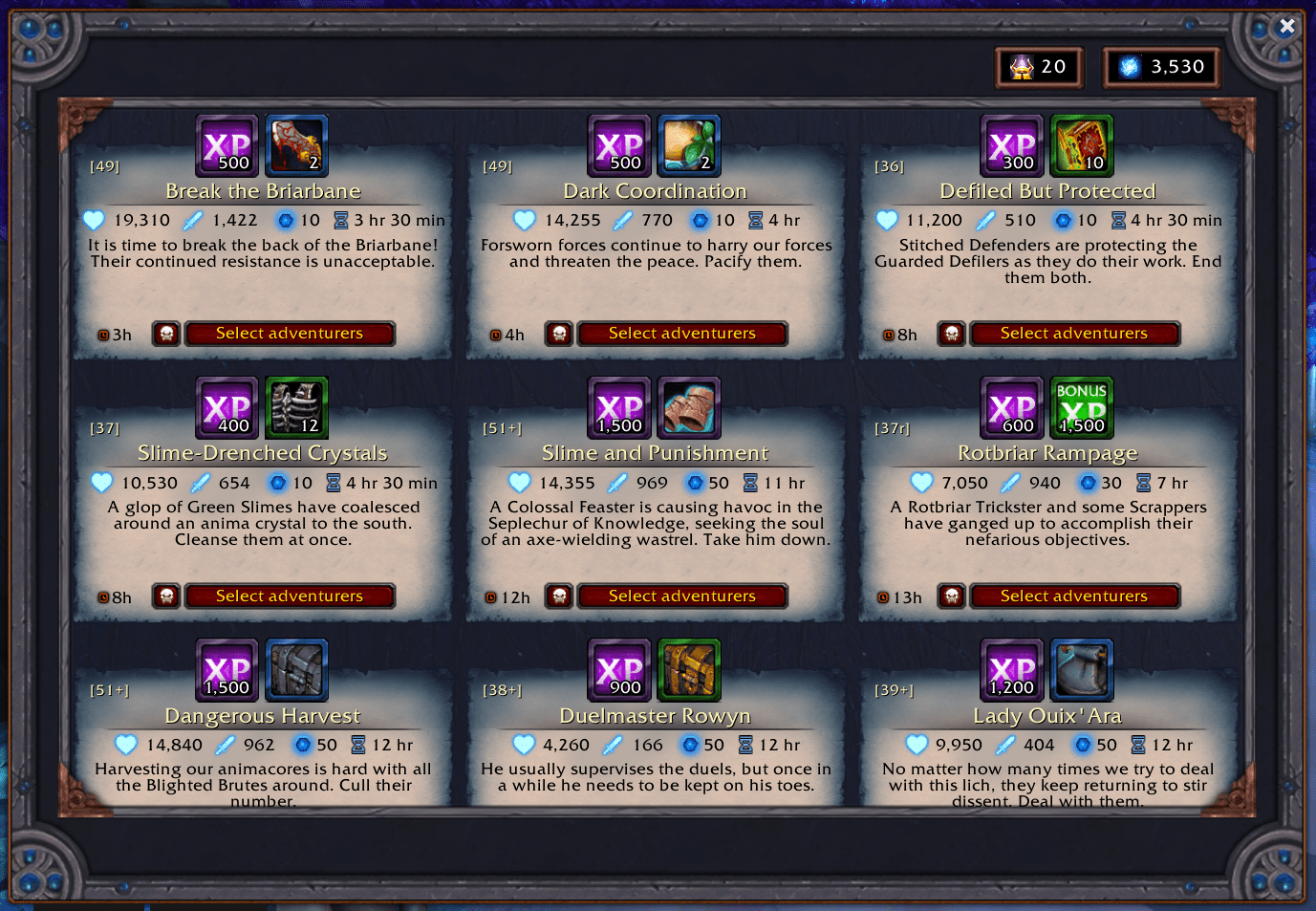Select adventurers for Defiled But Protected
The width and height of the screenshot is (1316, 911).
[1074, 334]
